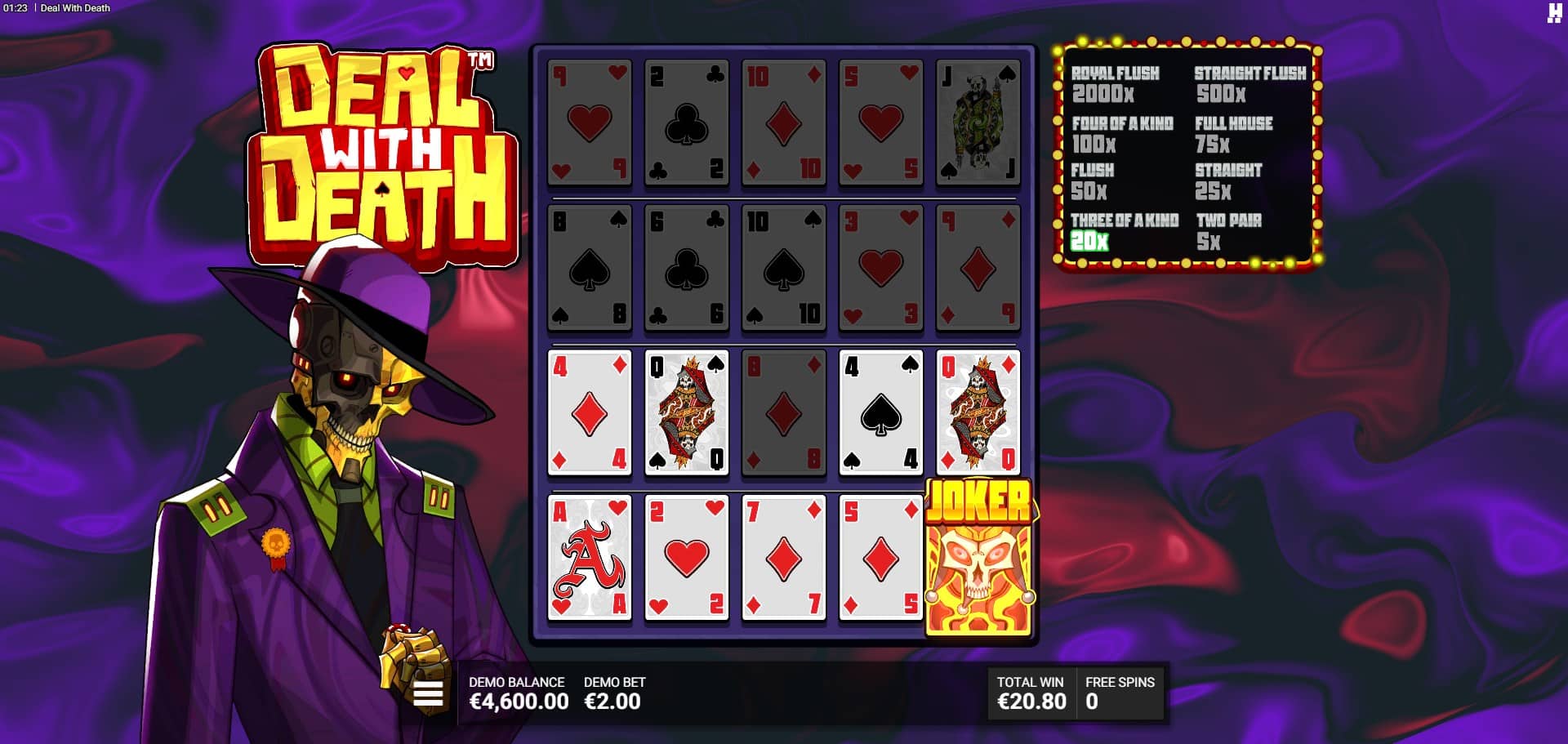This screenshot has height=744, width=1568.
Task: Click the Jack of Spades card
Action: pyautogui.click(x=978, y=123)
